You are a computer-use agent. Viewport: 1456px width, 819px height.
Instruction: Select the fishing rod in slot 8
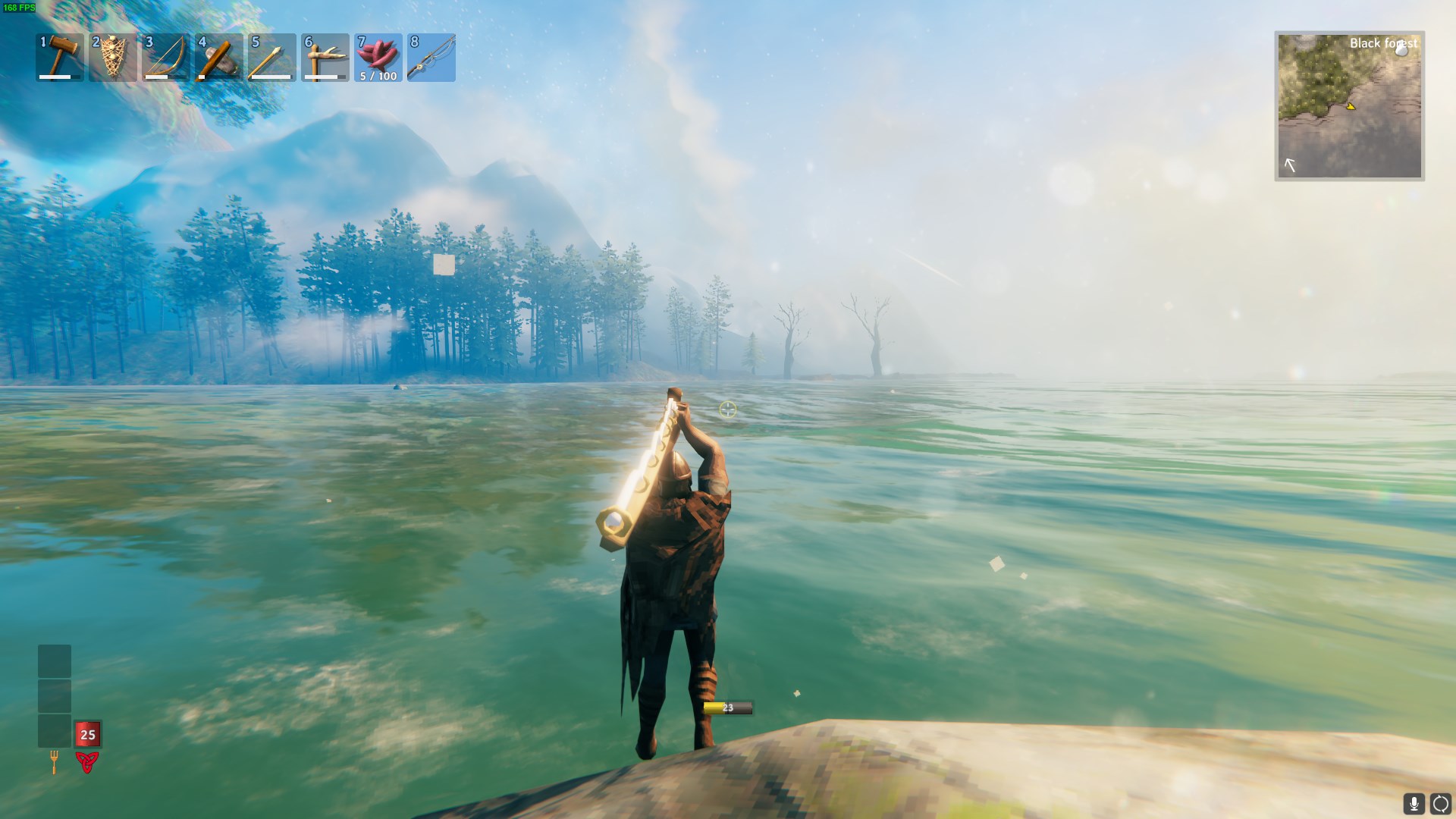click(431, 58)
